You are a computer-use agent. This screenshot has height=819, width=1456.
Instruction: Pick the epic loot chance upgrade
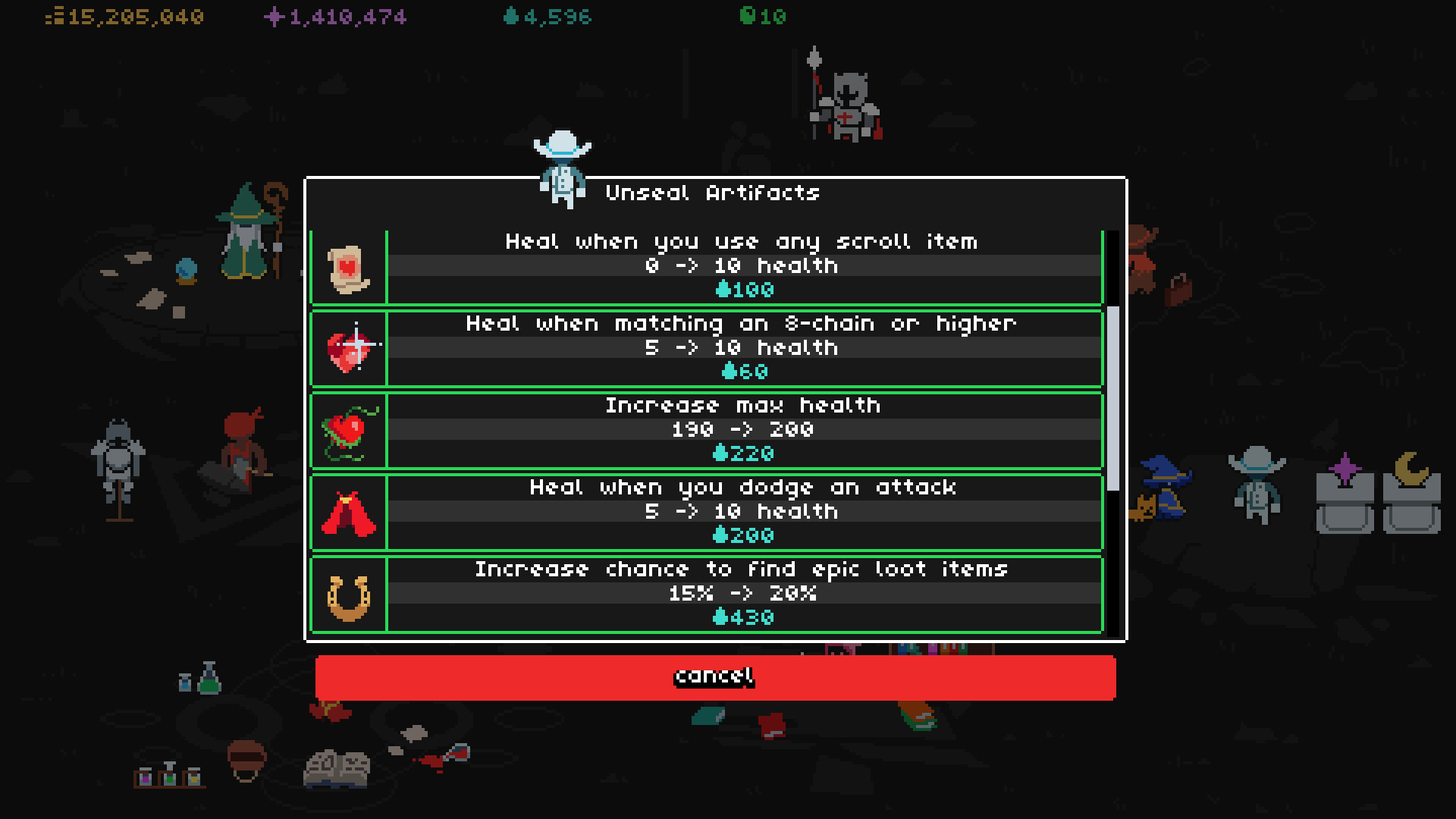click(743, 594)
